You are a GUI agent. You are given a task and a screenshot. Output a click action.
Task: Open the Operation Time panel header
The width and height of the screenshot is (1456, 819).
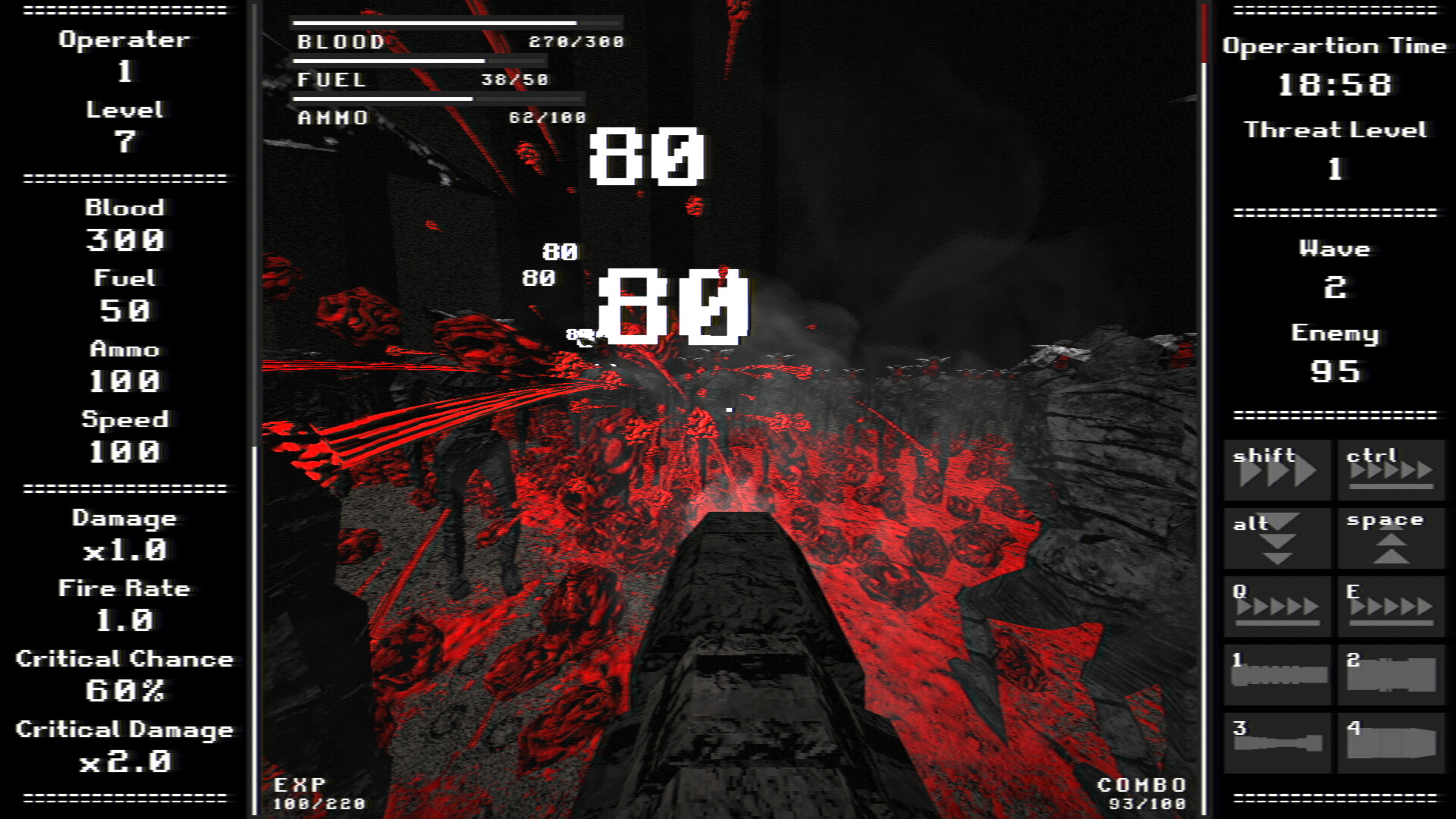[1335, 45]
